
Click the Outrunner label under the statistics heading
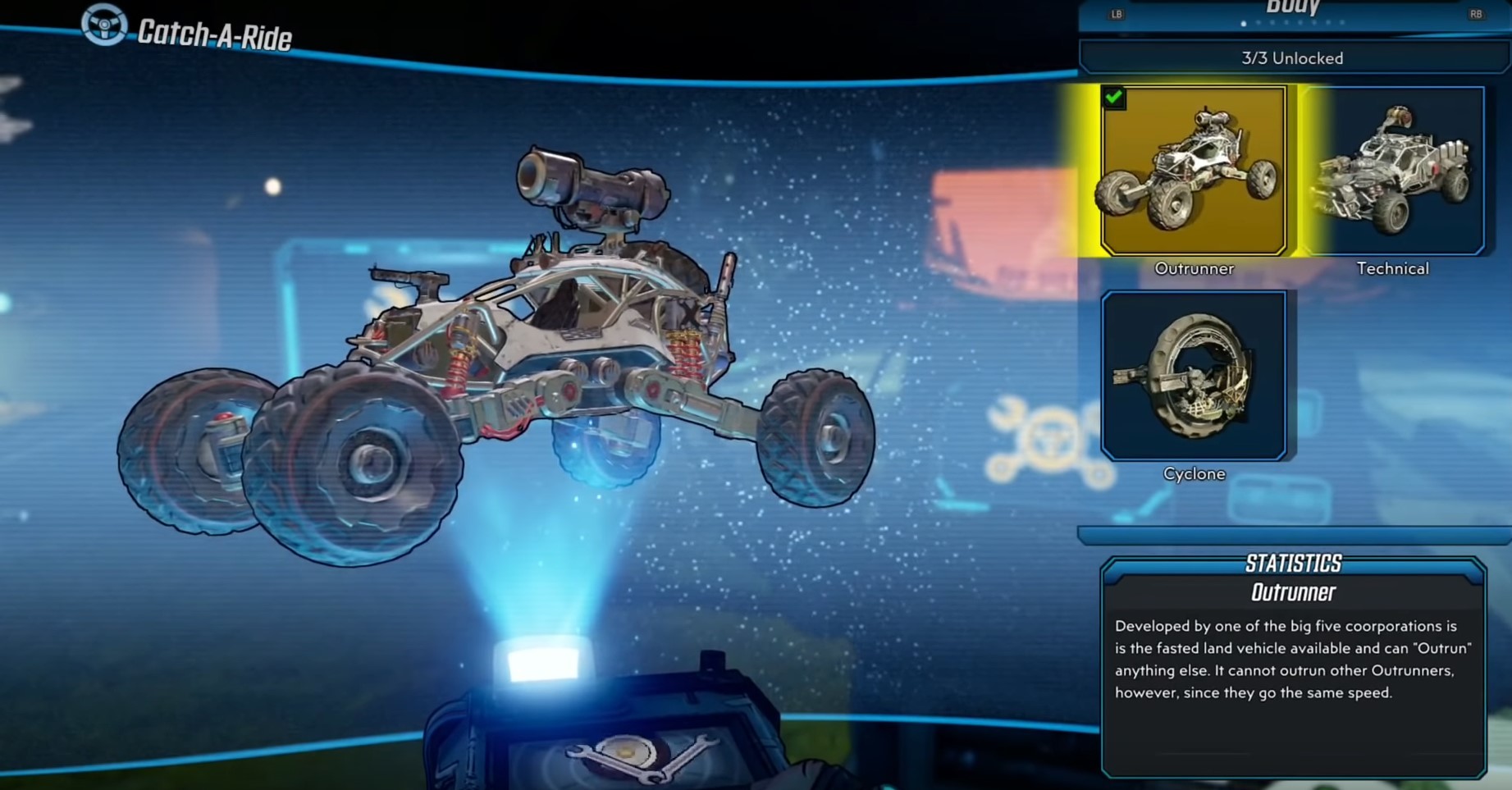(x=1292, y=592)
